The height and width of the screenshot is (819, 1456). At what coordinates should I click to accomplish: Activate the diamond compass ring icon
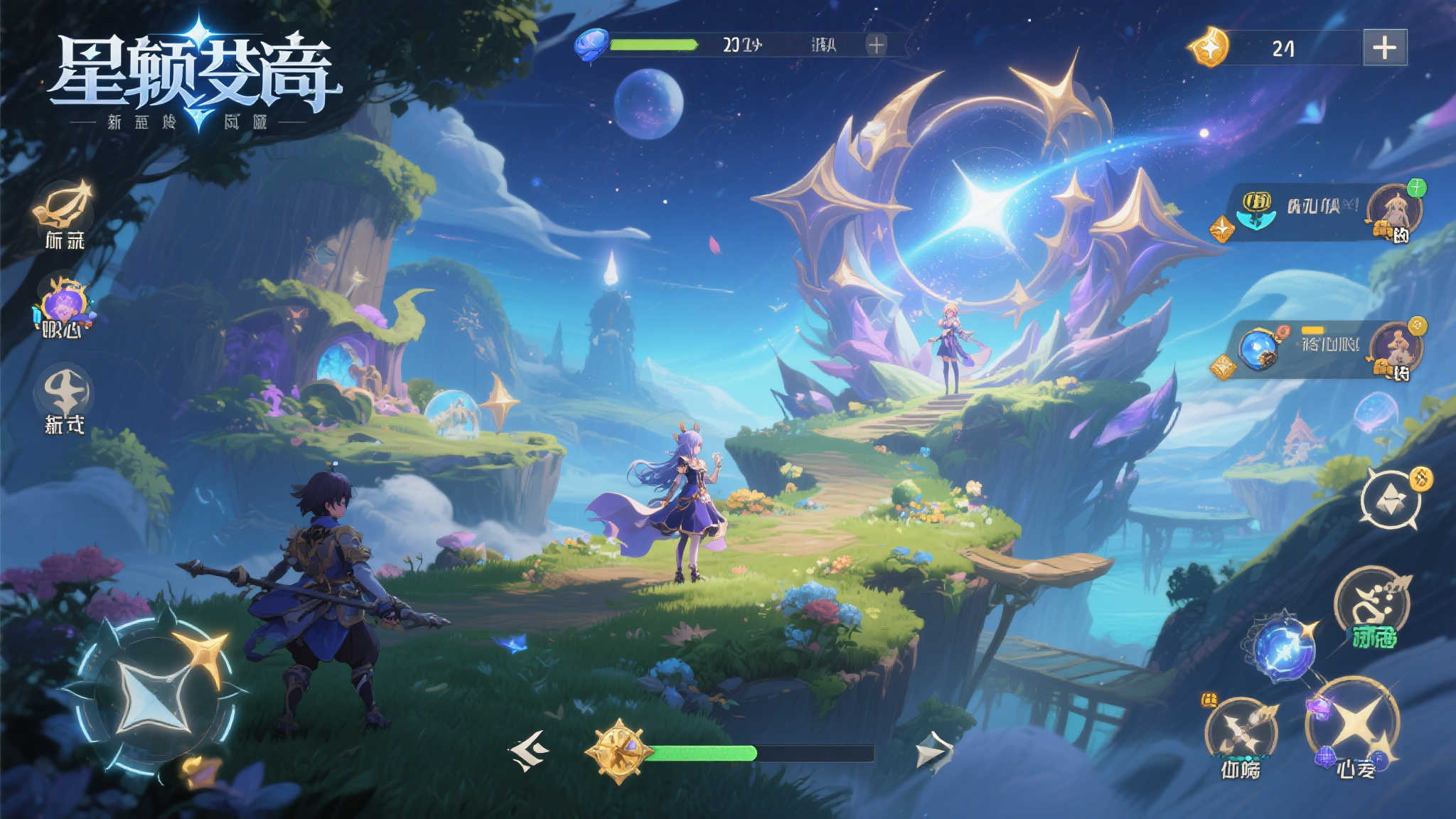click(1391, 500)
